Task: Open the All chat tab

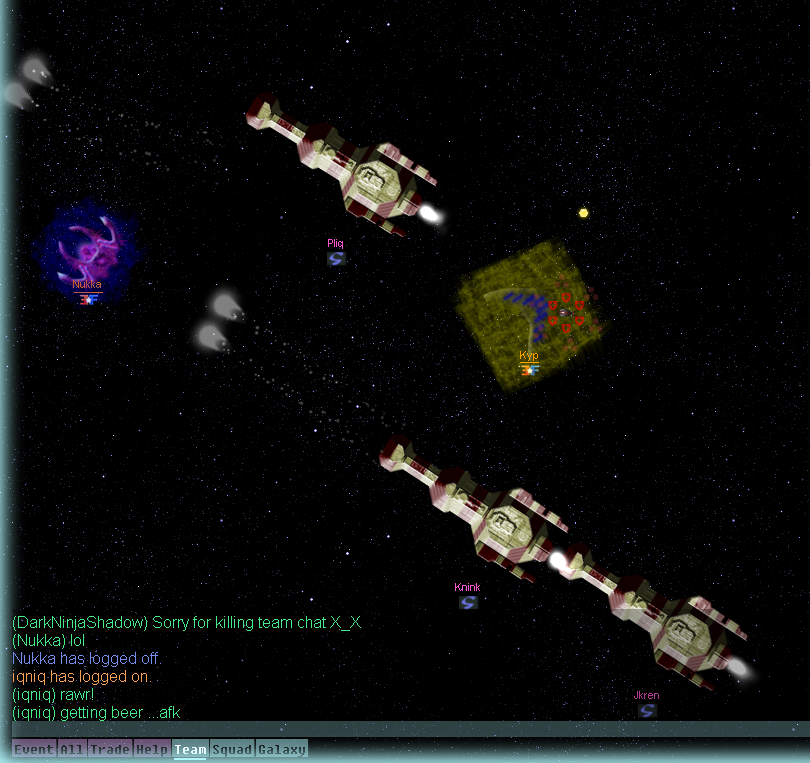Action: 72,749
